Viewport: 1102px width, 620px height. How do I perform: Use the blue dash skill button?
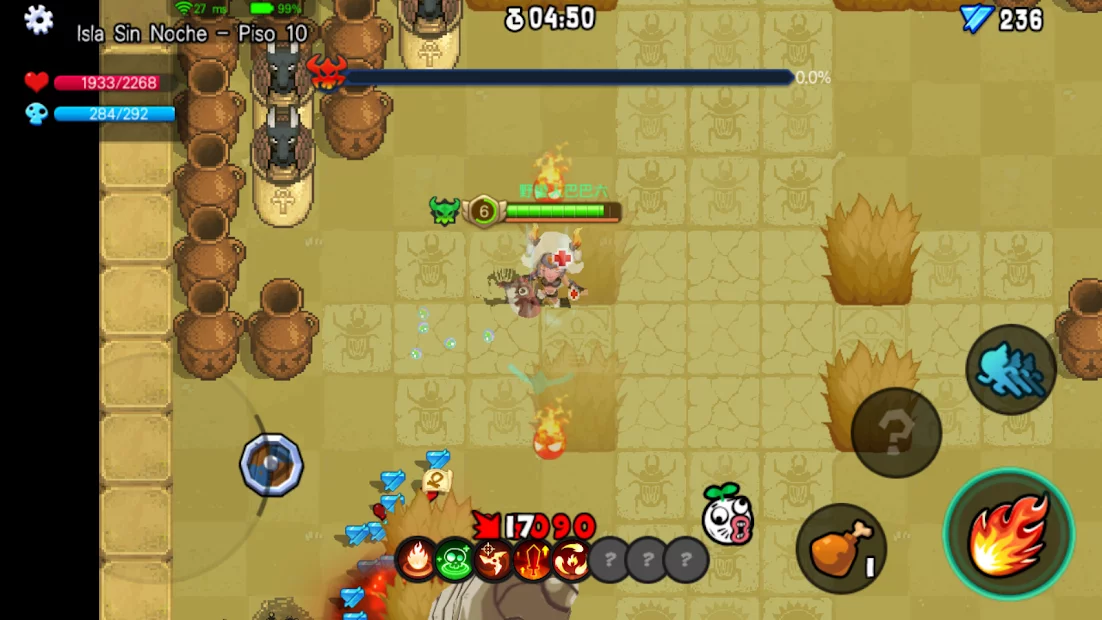tap(1011, 369)
